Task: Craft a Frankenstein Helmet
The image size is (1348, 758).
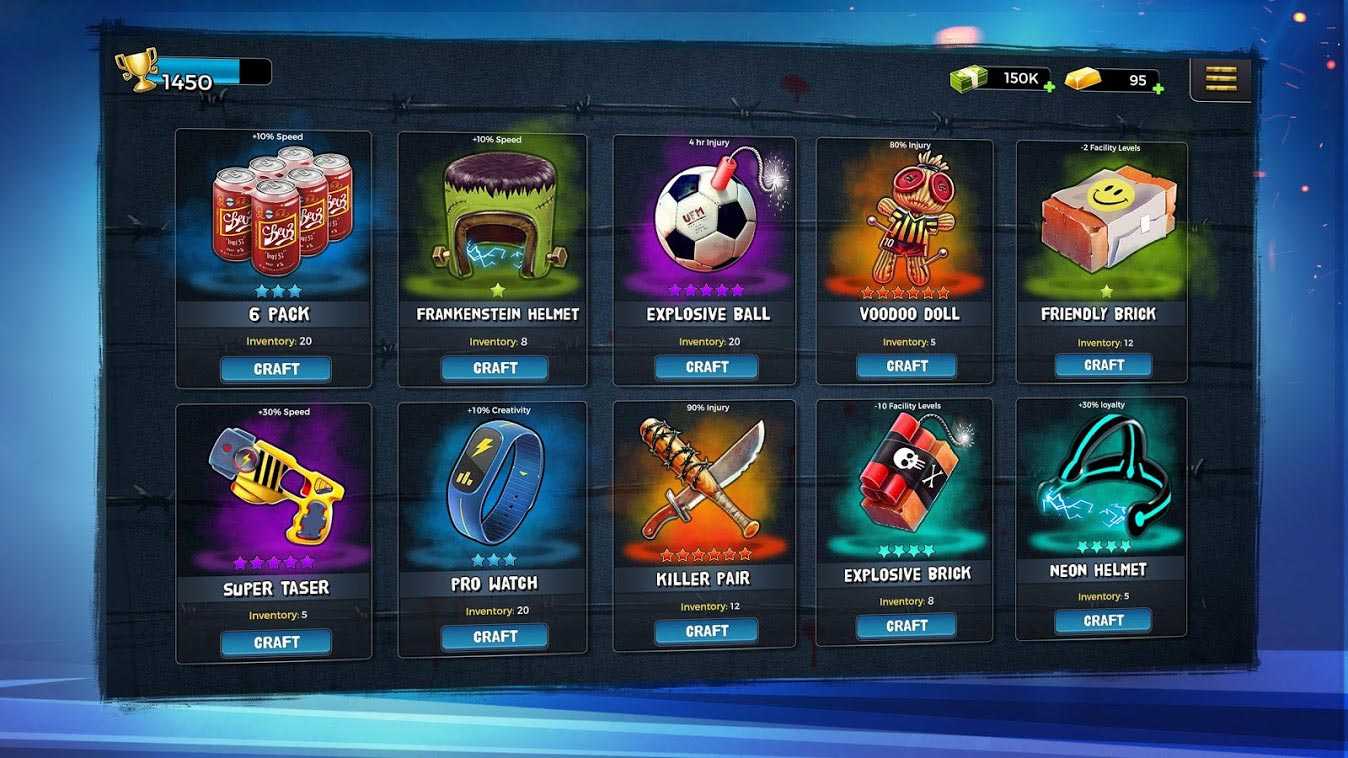Action: pyautogui.click(x=495, y=368)
